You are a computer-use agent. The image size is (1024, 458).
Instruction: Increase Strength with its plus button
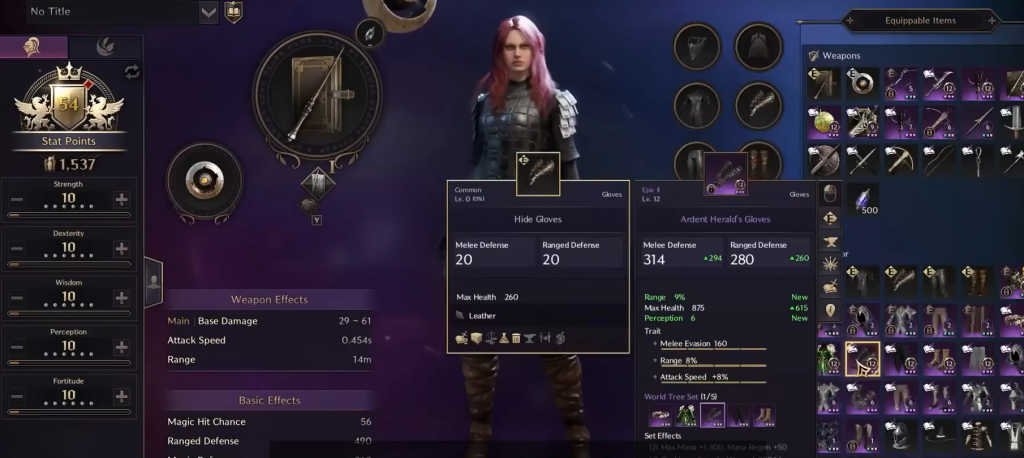(x=121, y=200)
